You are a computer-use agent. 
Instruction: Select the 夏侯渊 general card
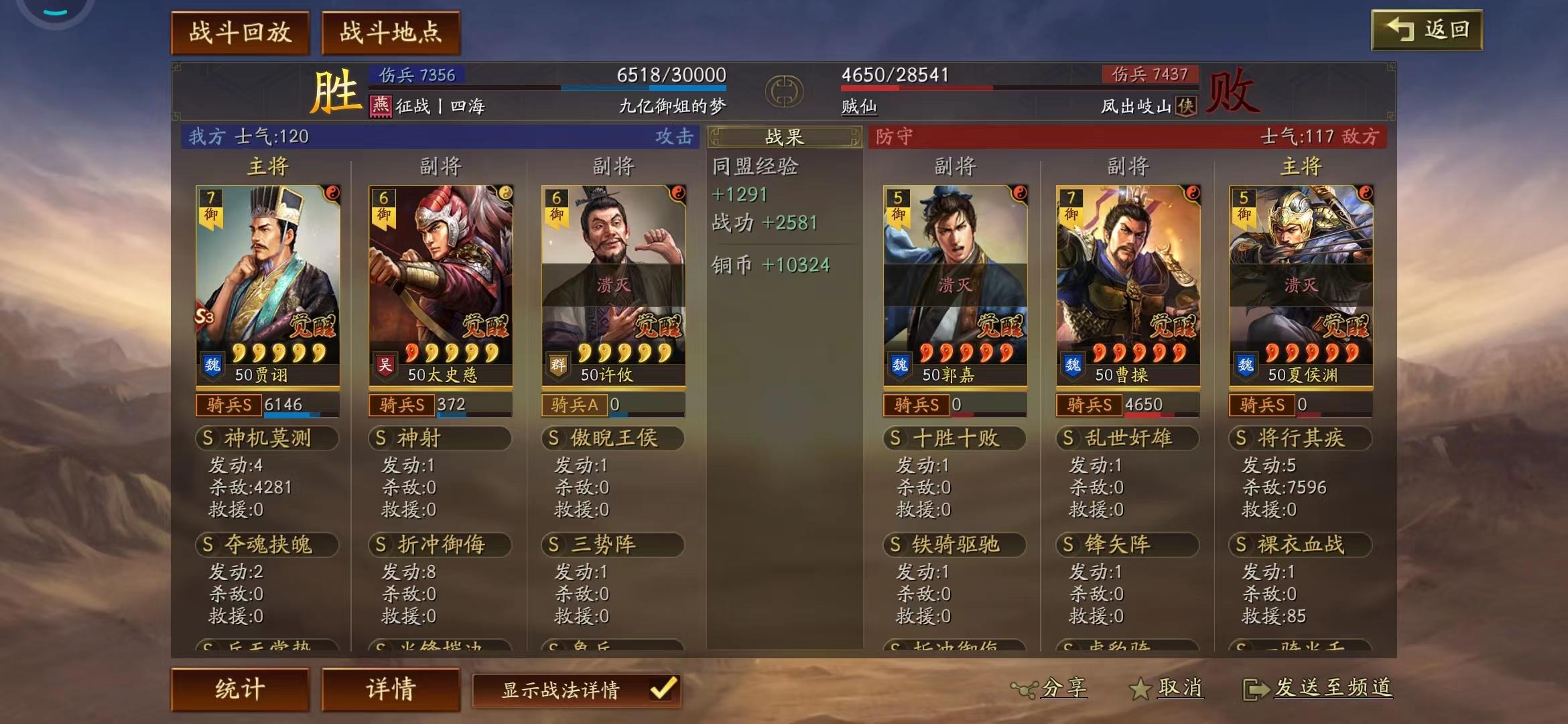(1301, 285)
